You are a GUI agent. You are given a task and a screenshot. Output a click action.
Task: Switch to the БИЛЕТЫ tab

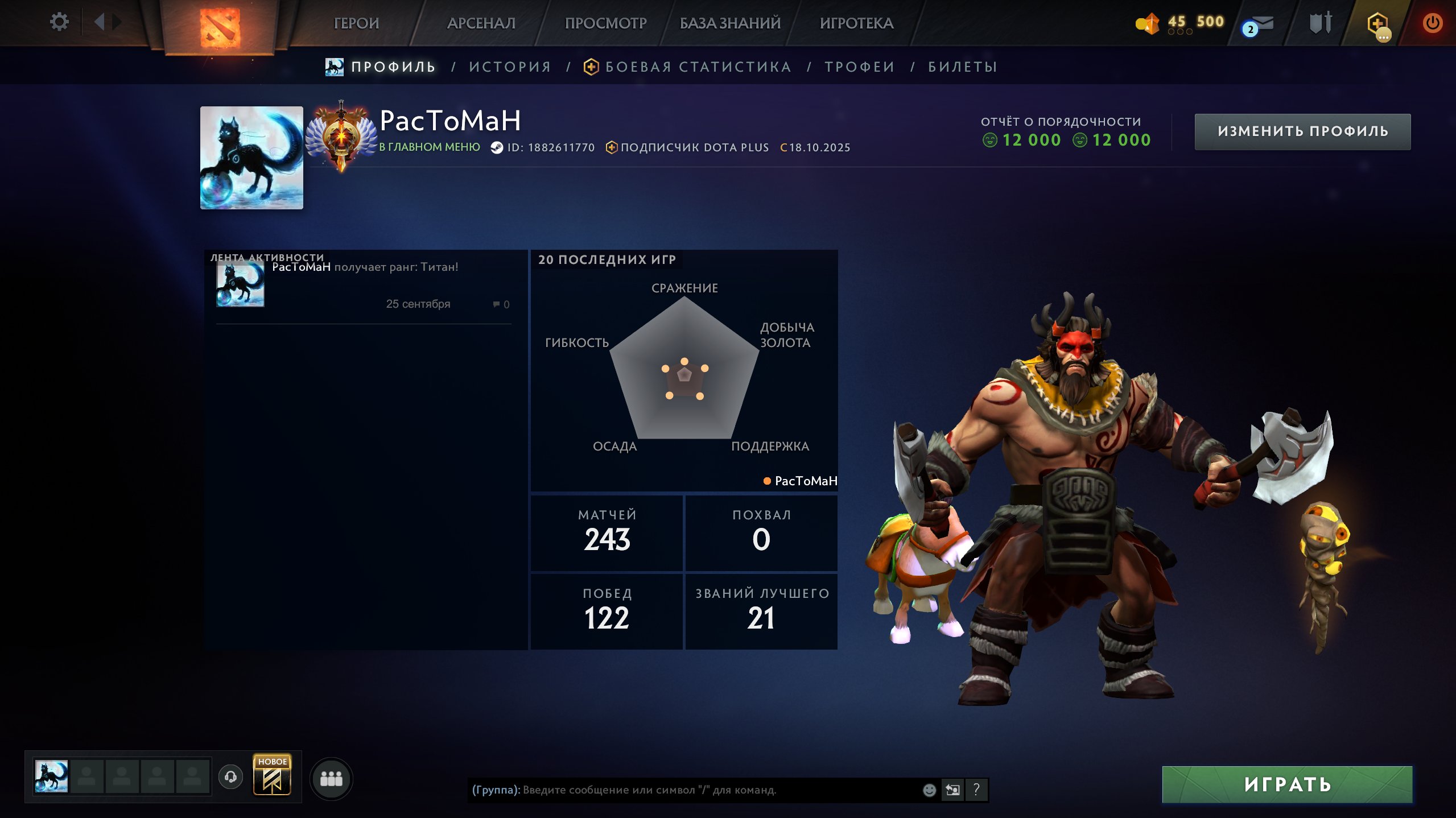(x=963, y=67)
